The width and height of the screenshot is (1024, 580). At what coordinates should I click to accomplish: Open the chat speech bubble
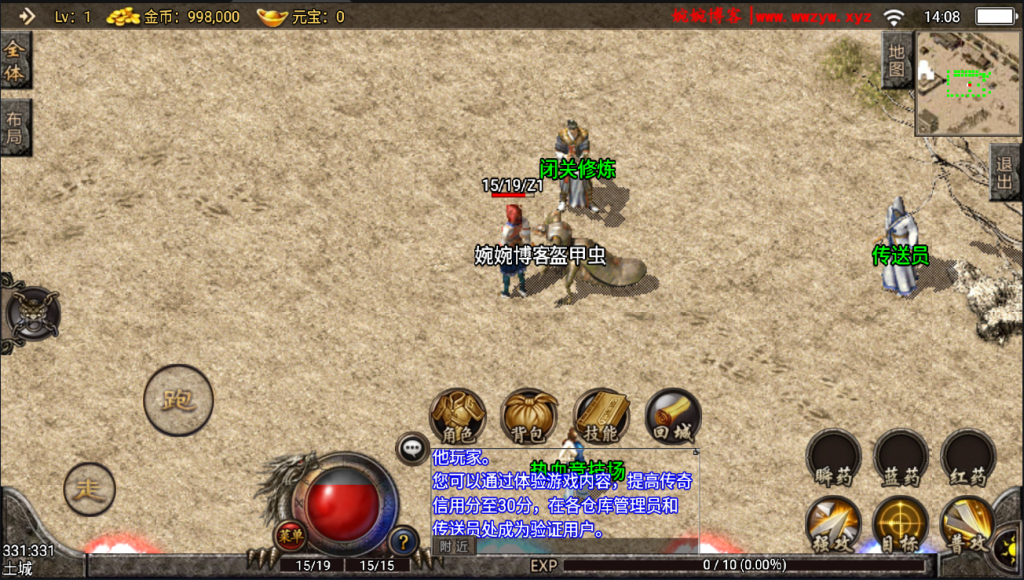click(413, 449)
